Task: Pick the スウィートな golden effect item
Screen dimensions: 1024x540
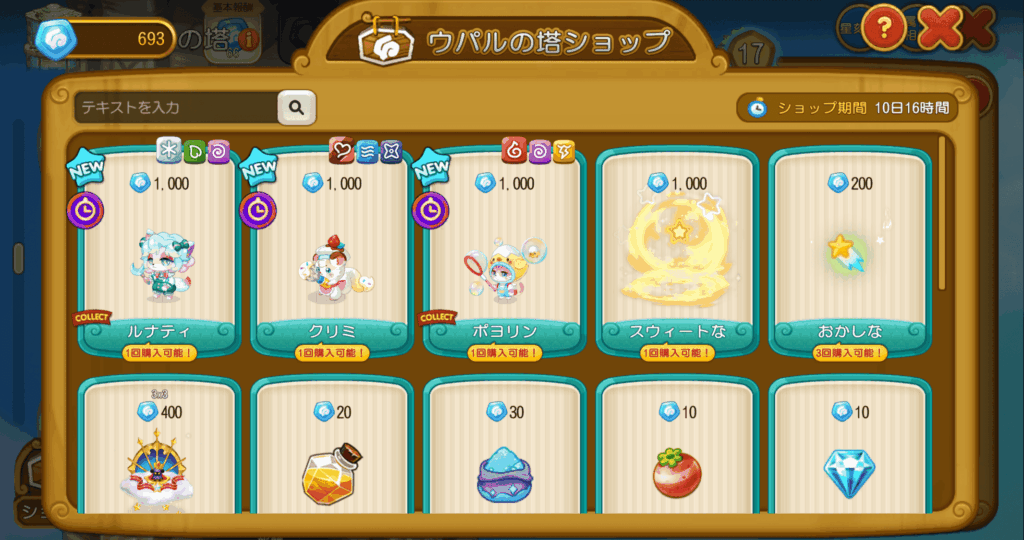Action: [677, 255]
